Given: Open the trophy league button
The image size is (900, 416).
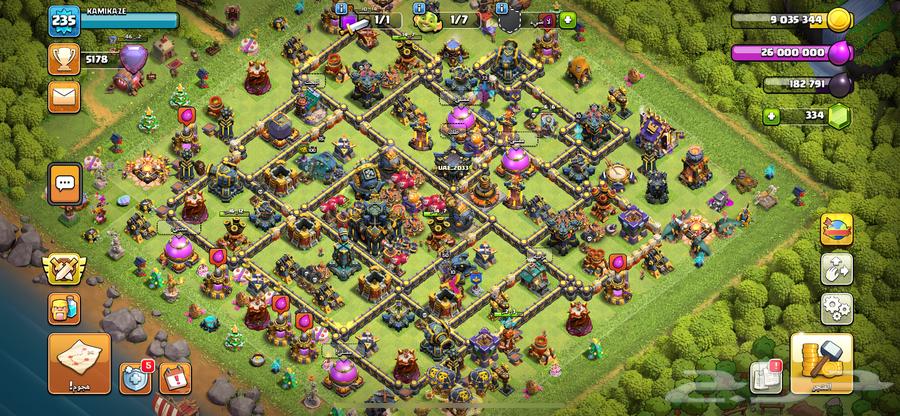Looking at the screenshot, I should point(62,59).
